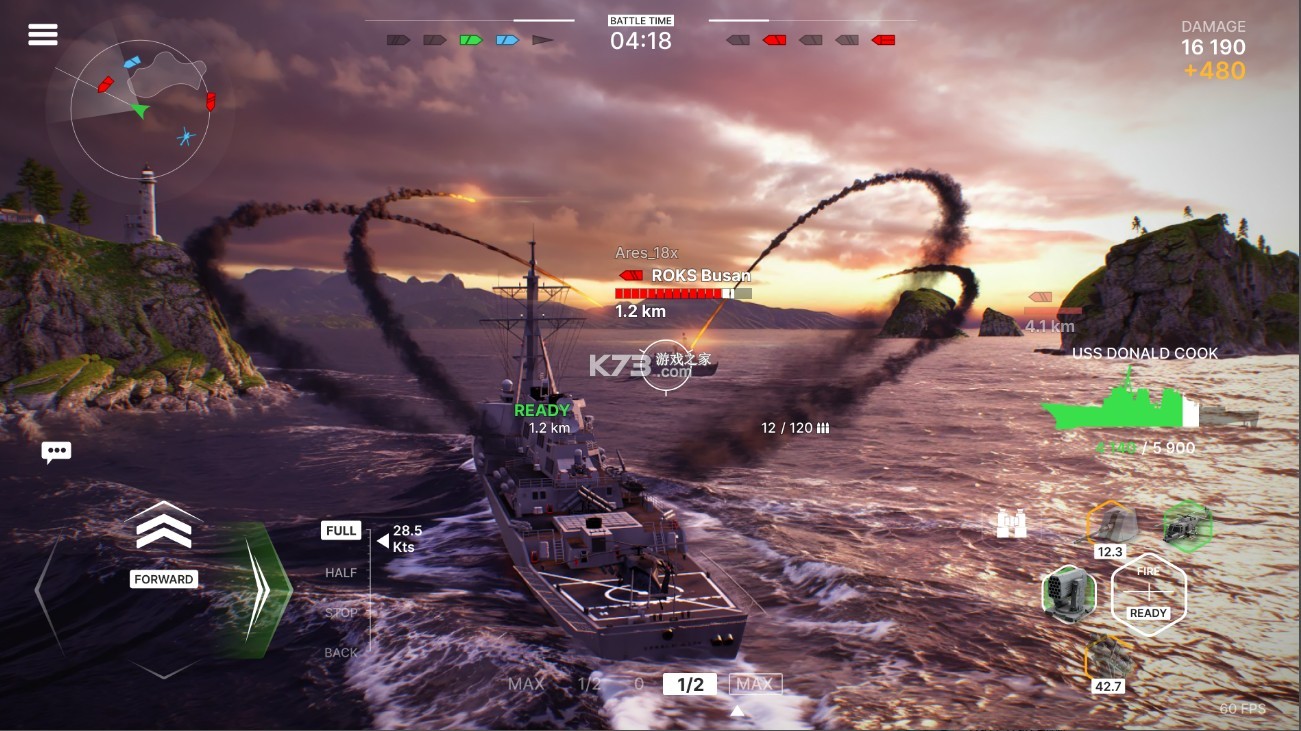Choose the outlined MAX rudder setting

click(755, 685)
